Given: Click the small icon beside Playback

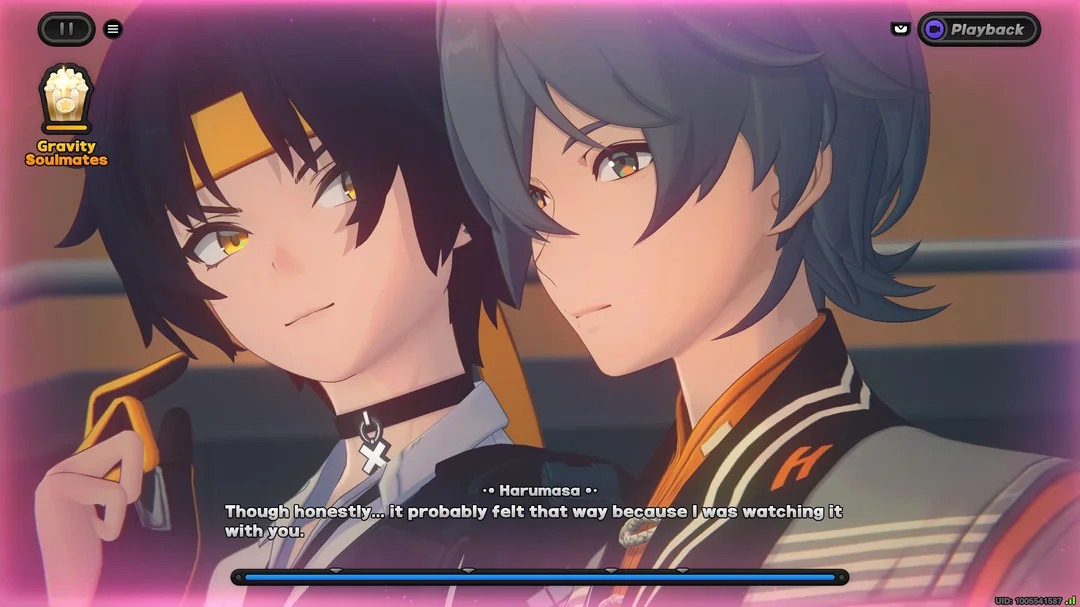Looking at the screenshot, I should point(900,29).
